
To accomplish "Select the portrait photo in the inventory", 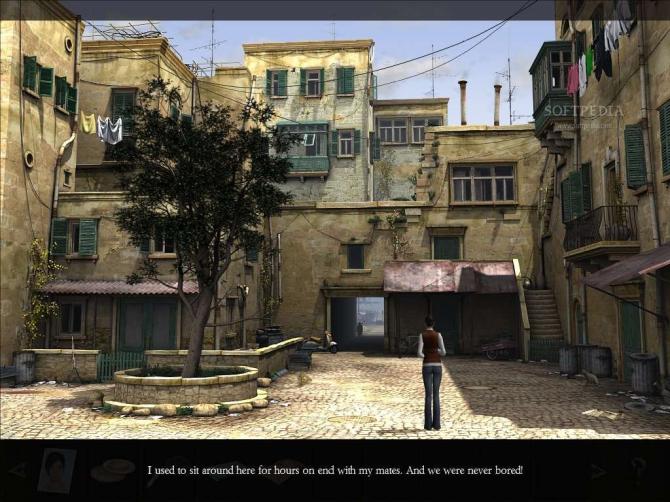I will [x=56, y=470].
